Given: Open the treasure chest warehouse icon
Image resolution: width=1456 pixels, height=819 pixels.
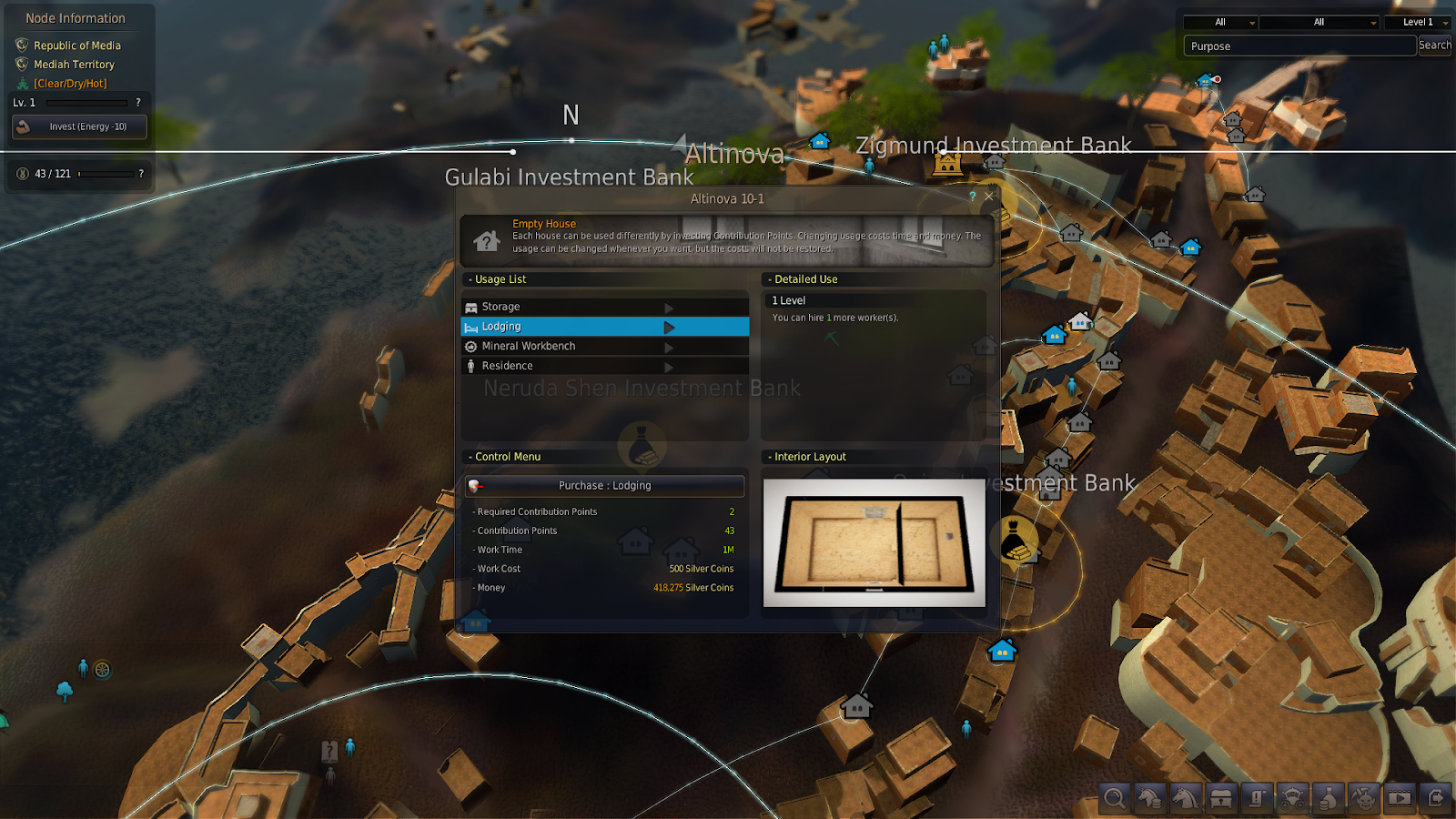Looking at the screenshot, I should pos(1221,798).
